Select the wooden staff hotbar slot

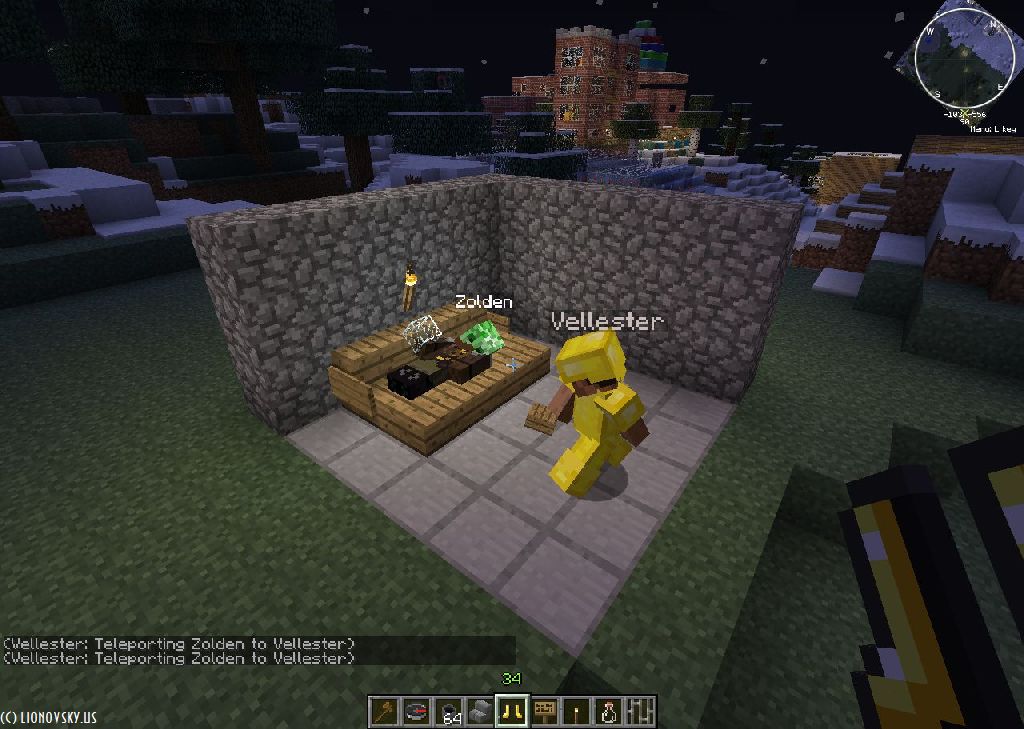pos(385,711)
